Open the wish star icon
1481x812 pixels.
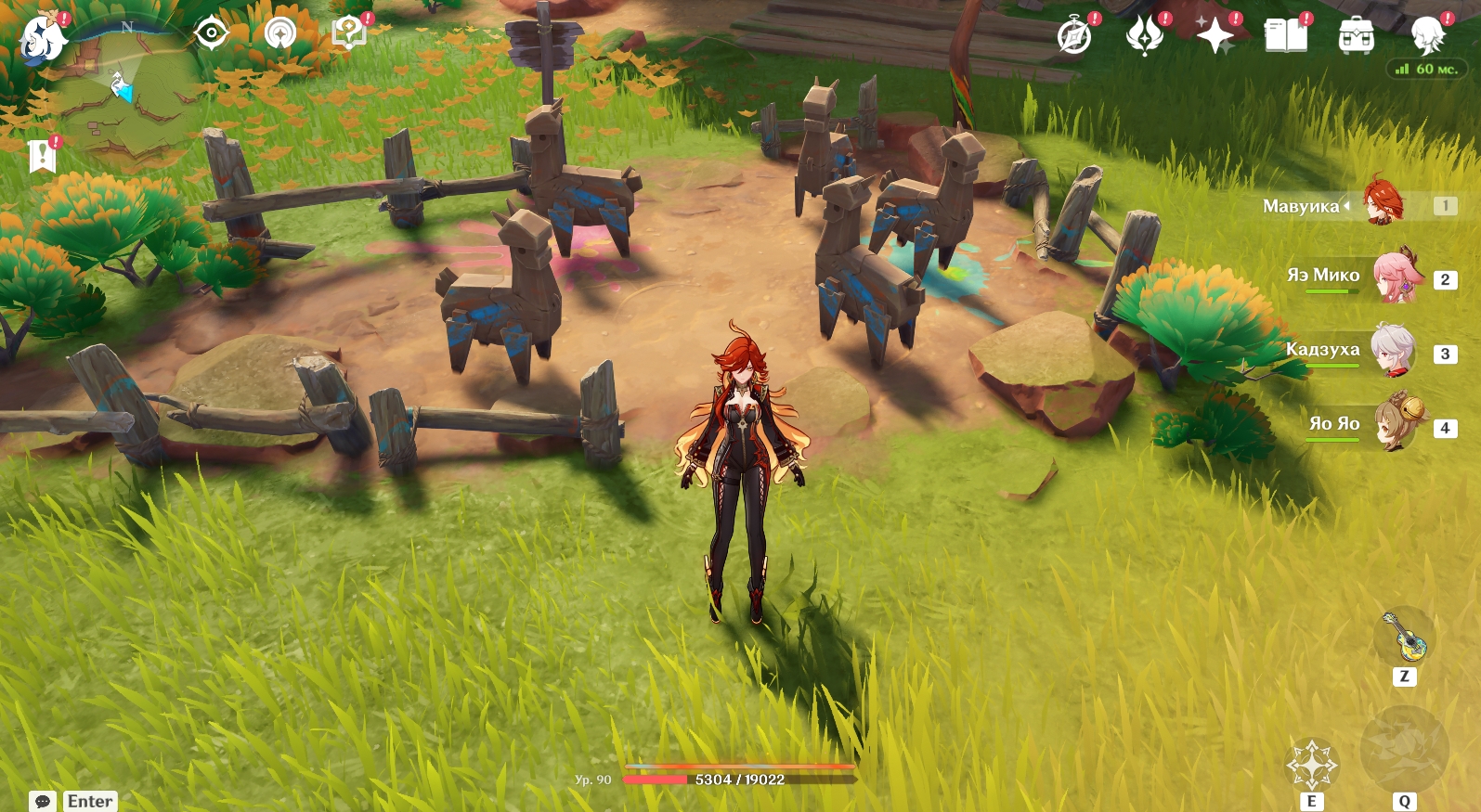point(1215,37)
